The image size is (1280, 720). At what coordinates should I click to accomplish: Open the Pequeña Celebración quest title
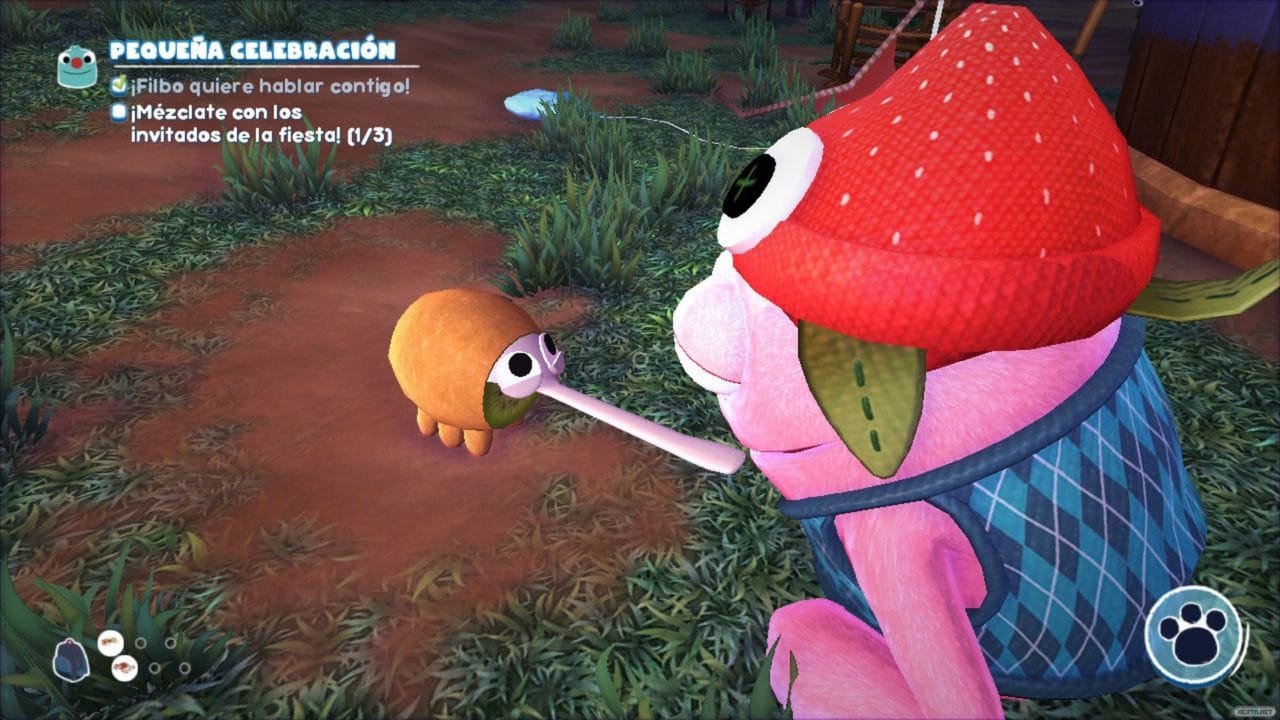coord(252,50)
